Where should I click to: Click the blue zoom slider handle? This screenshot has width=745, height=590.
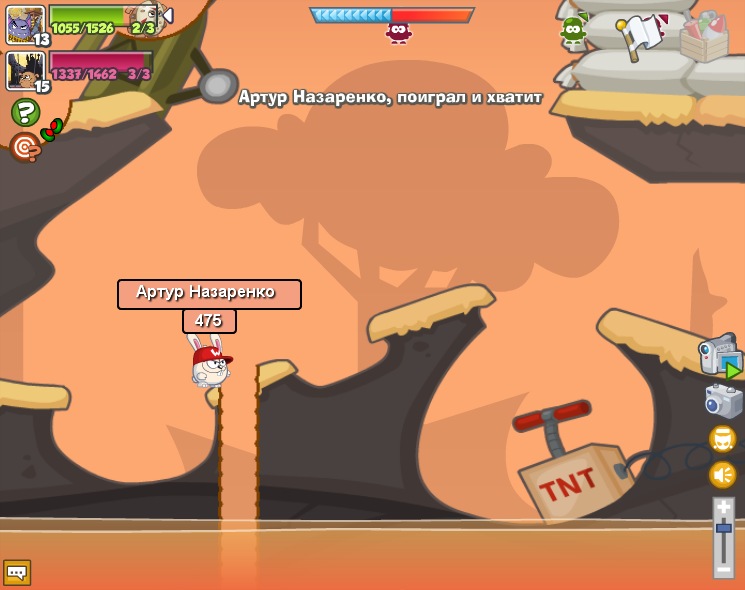point(723,527)
